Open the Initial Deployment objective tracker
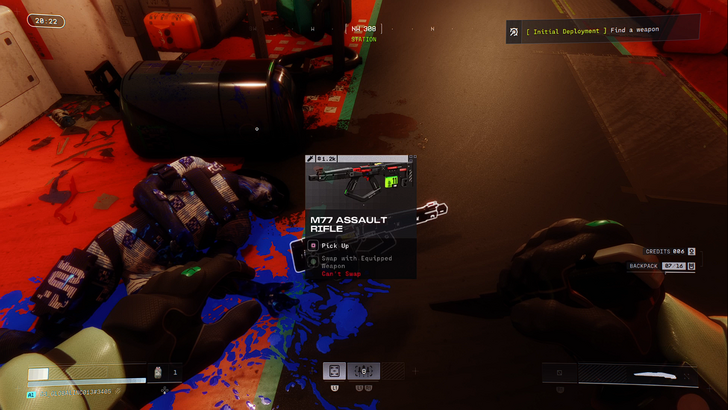 [x=590, y=32]
